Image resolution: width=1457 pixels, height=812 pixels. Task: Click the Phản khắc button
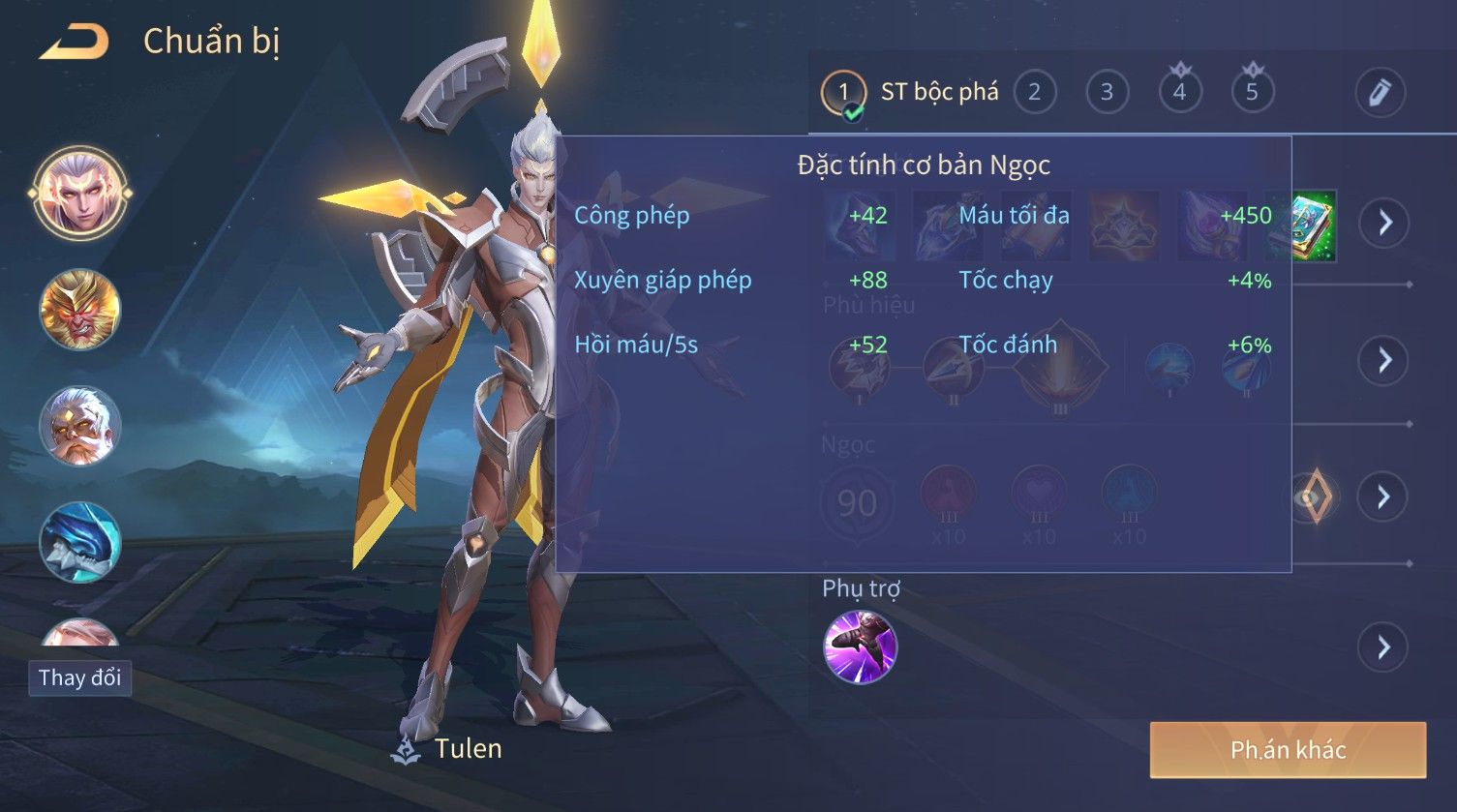tap(1288, 750)
